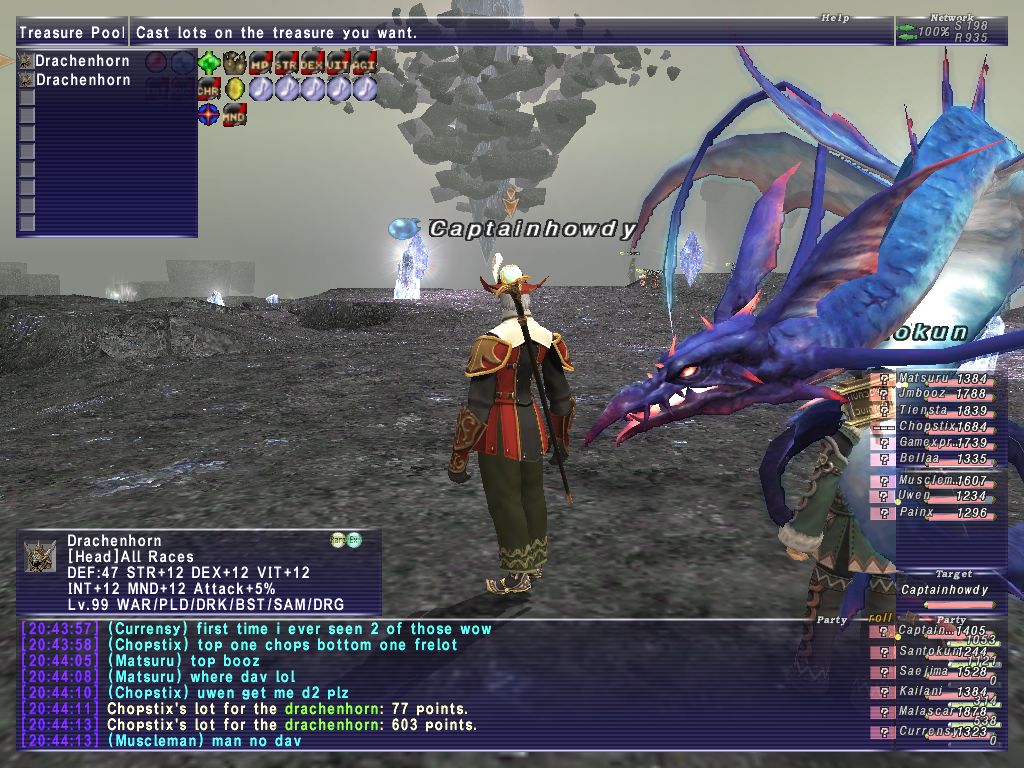Click the AGI boost status icon
Image resolution: width=1024 pixels, height=768 pixels.
[364, 62]
